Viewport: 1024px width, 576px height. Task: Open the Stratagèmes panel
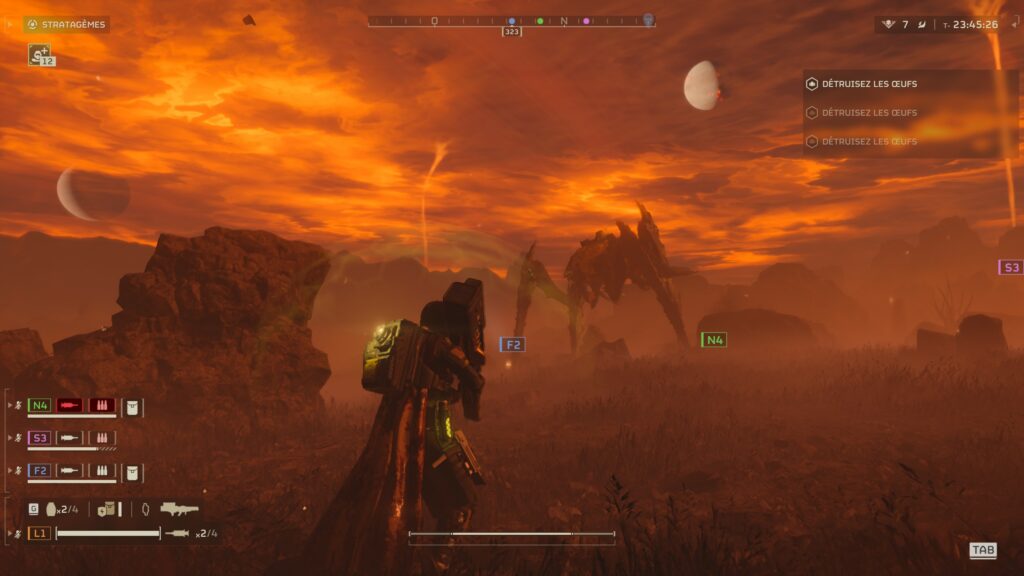[x=66, y=24]
